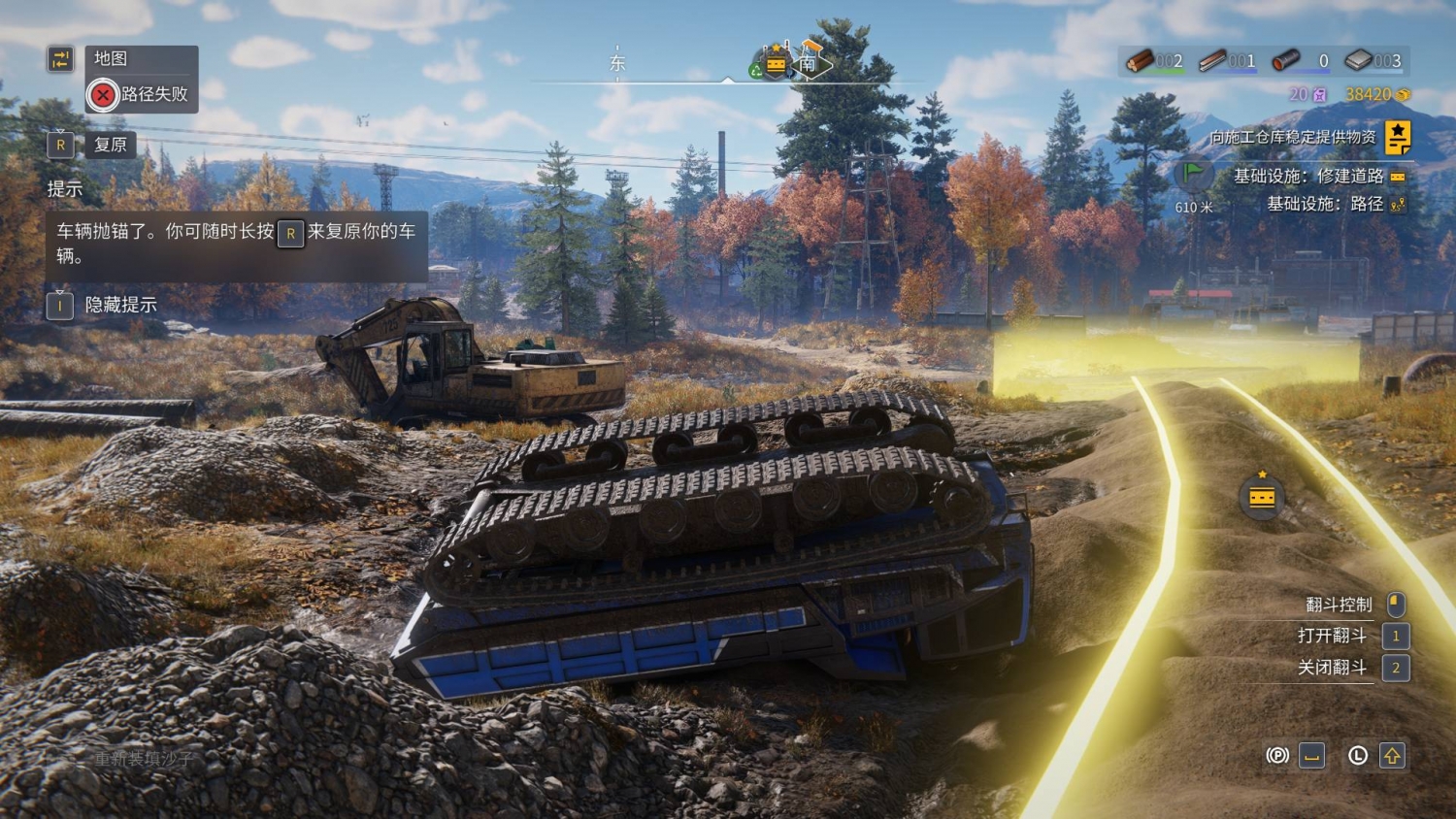The height and width of the screenshot is (819, 1456).
Task: Select the 复原 recover vehicle option
Action: point(110,146)
